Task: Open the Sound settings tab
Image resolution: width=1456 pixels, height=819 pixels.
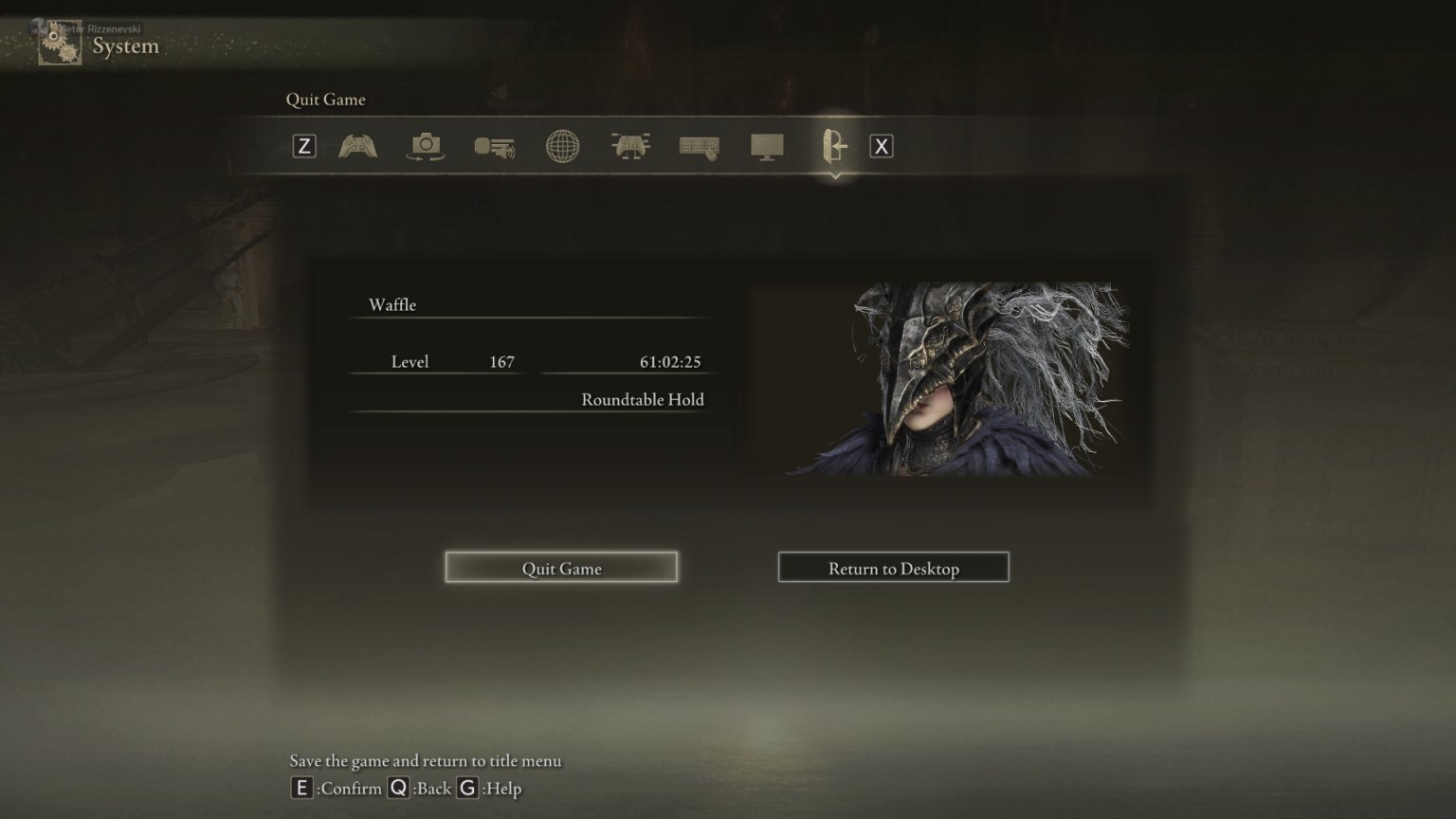Action: tap(494, 146)
